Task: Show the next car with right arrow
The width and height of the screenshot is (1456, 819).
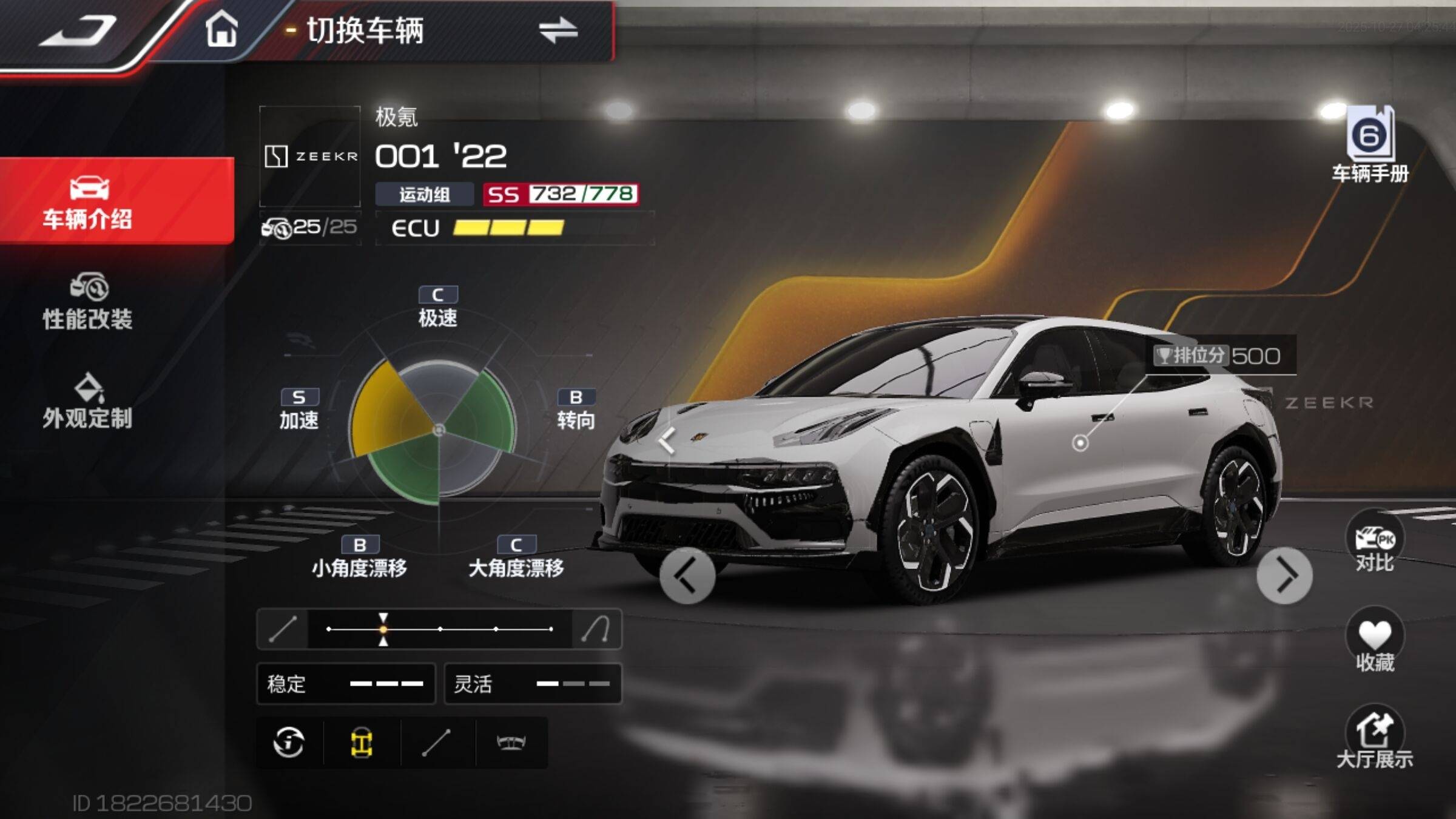Action: click(1284, 576)
